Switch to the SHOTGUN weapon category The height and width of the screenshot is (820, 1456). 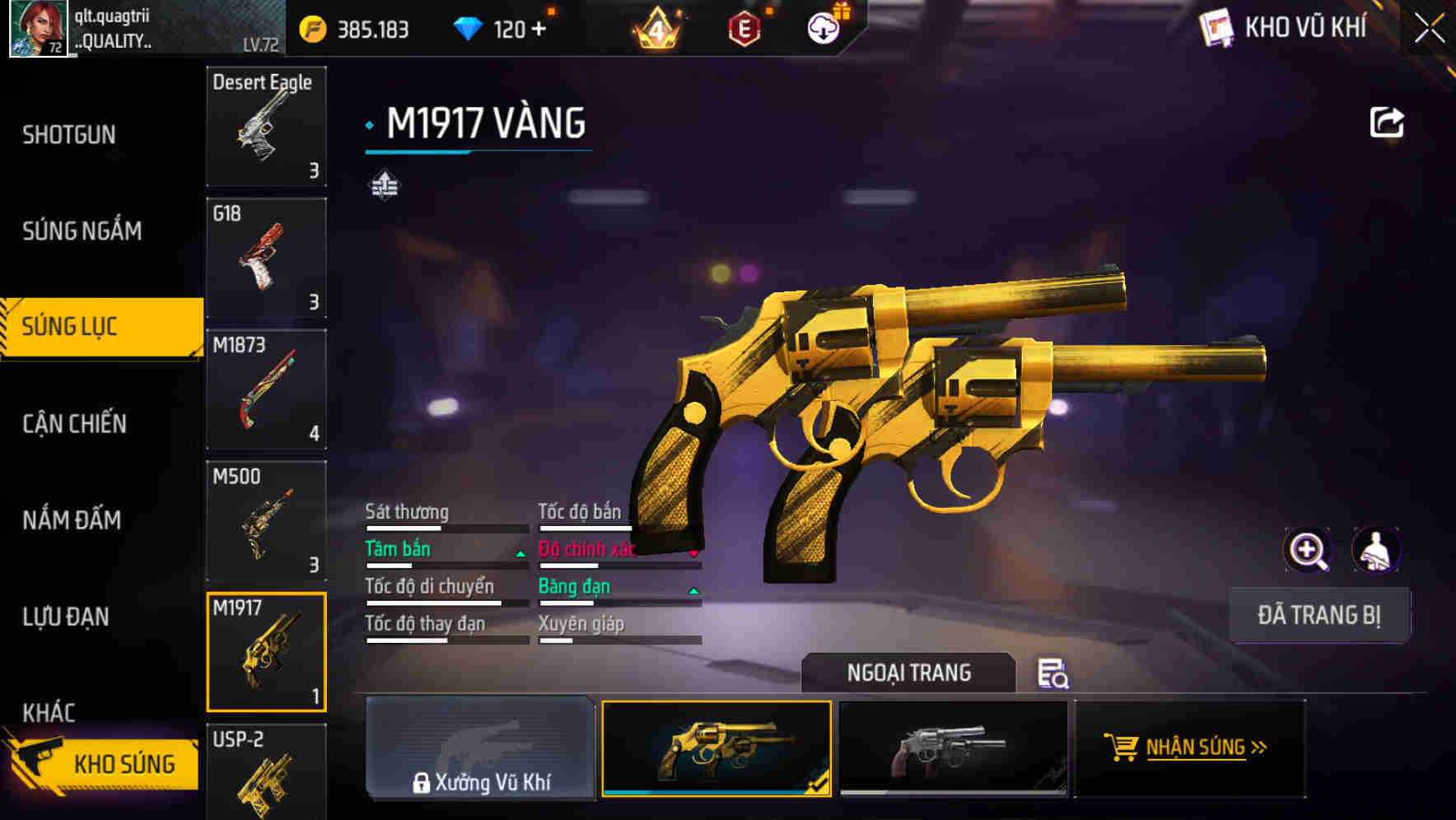(x=68, y=133)
